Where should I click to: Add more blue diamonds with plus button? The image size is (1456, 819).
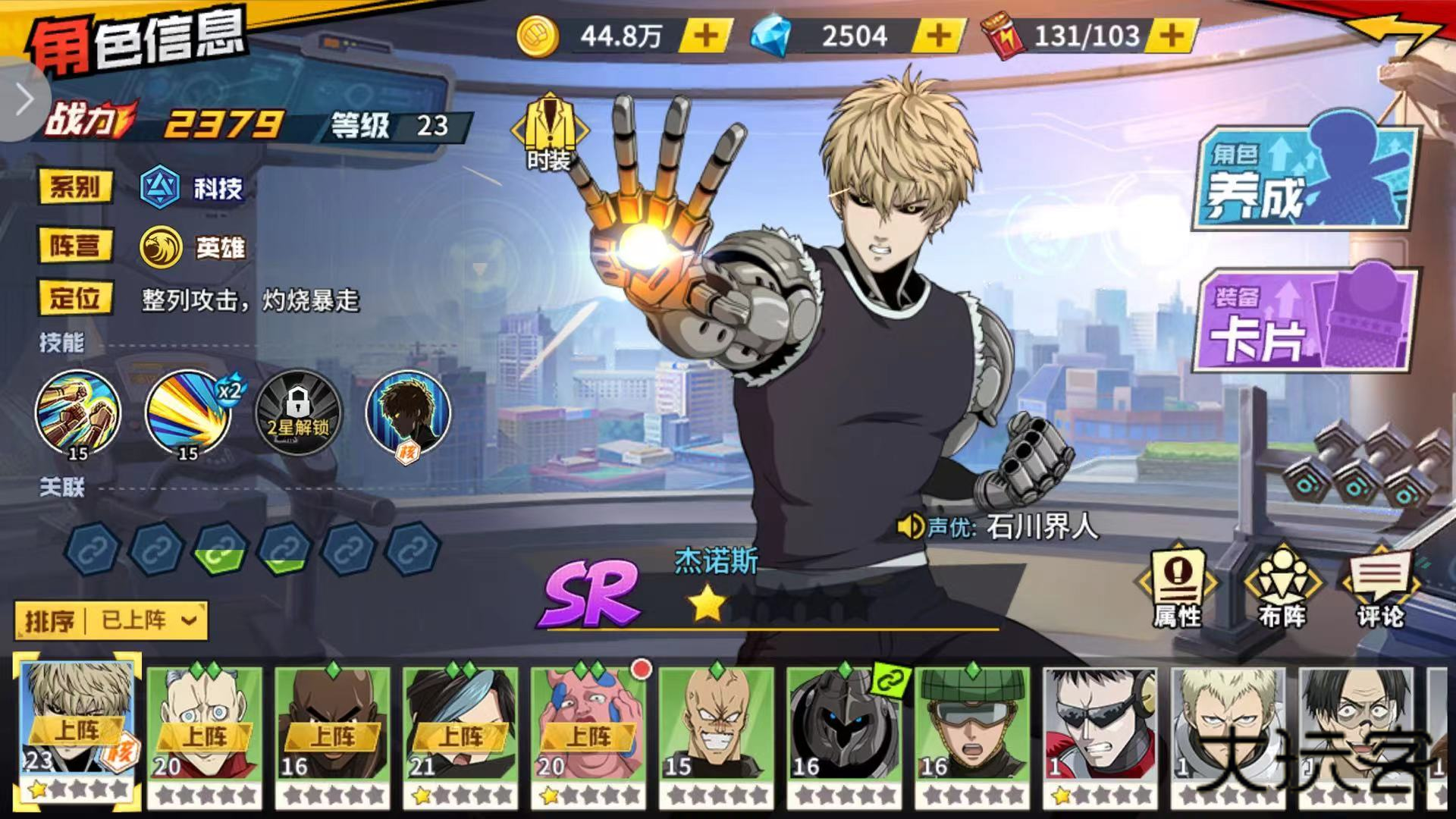pos(939,36)
